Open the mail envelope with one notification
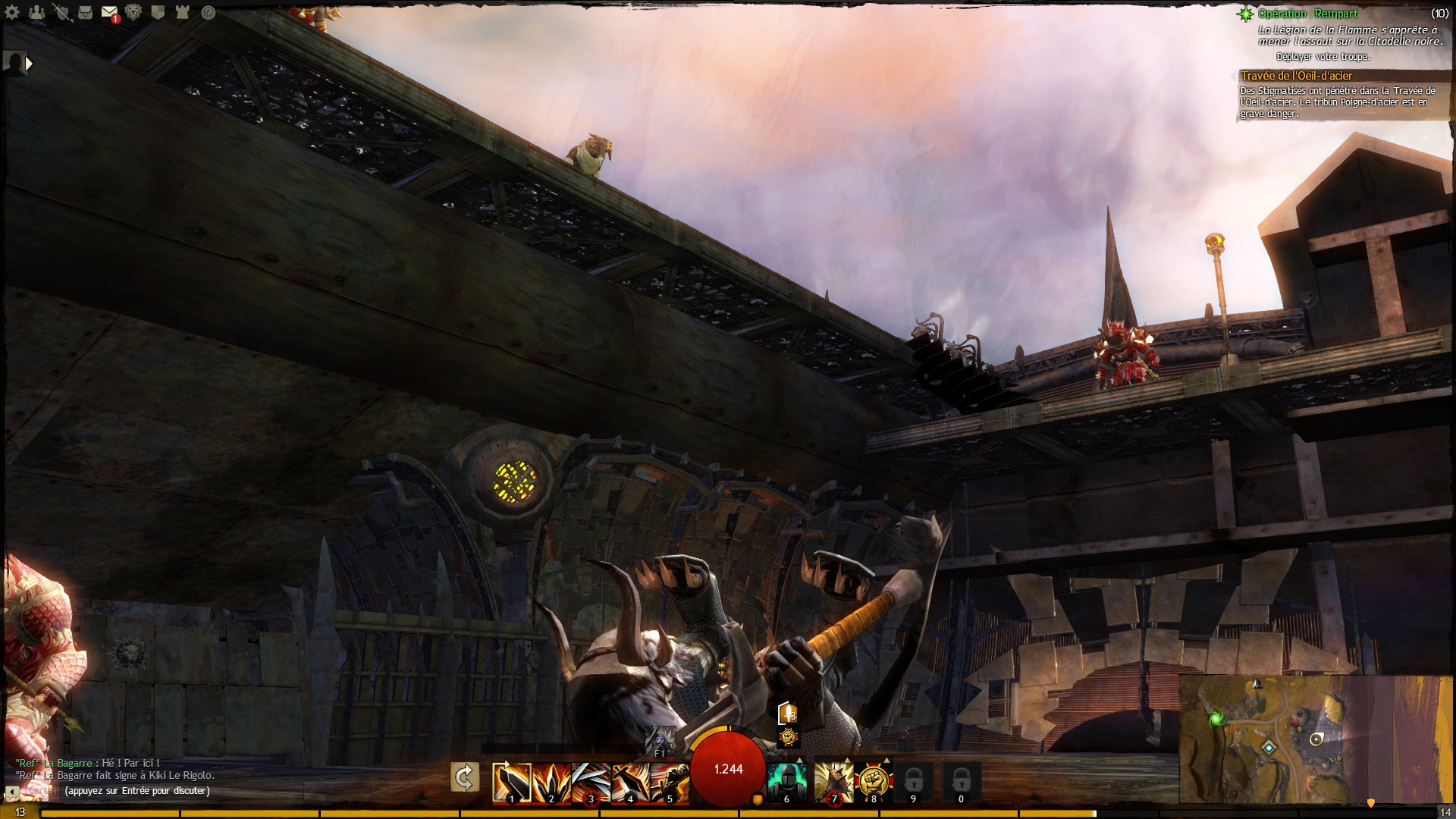The image size is (1456, 819). [x=110, y=13]
